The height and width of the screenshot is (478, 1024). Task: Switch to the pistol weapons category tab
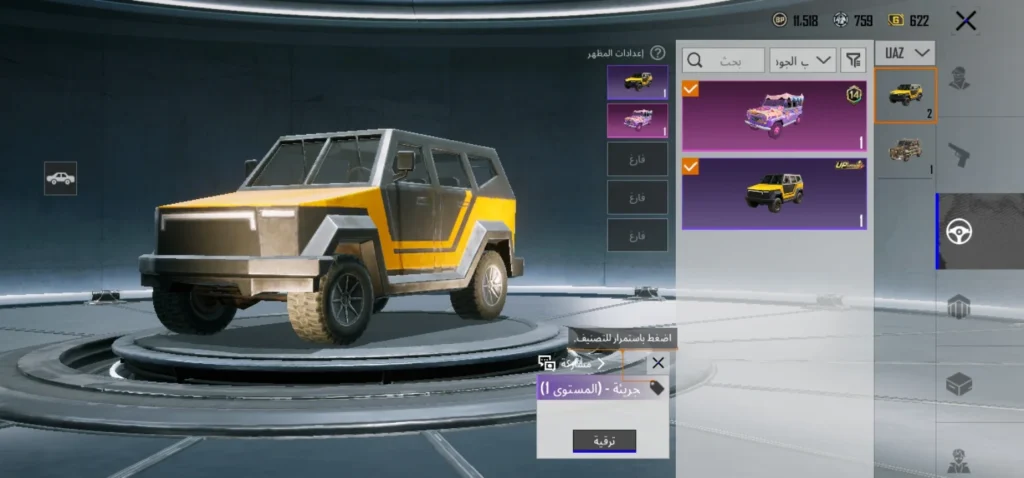(x=959, y=155)
